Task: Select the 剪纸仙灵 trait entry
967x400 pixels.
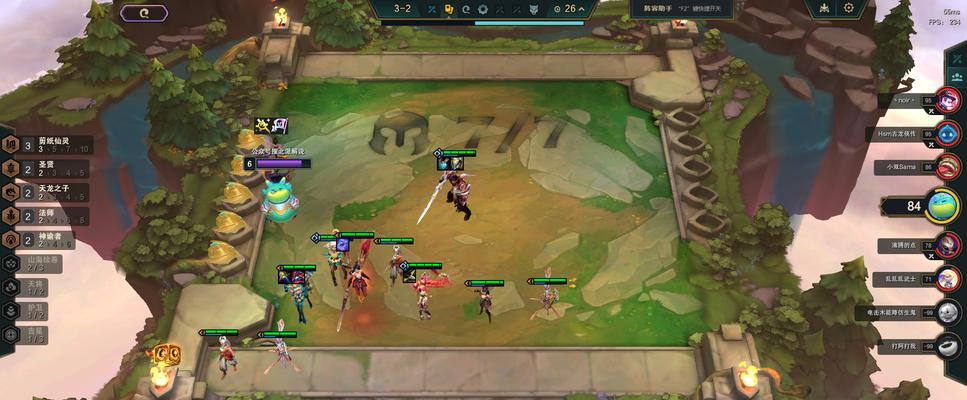Action: coord(40,145)
